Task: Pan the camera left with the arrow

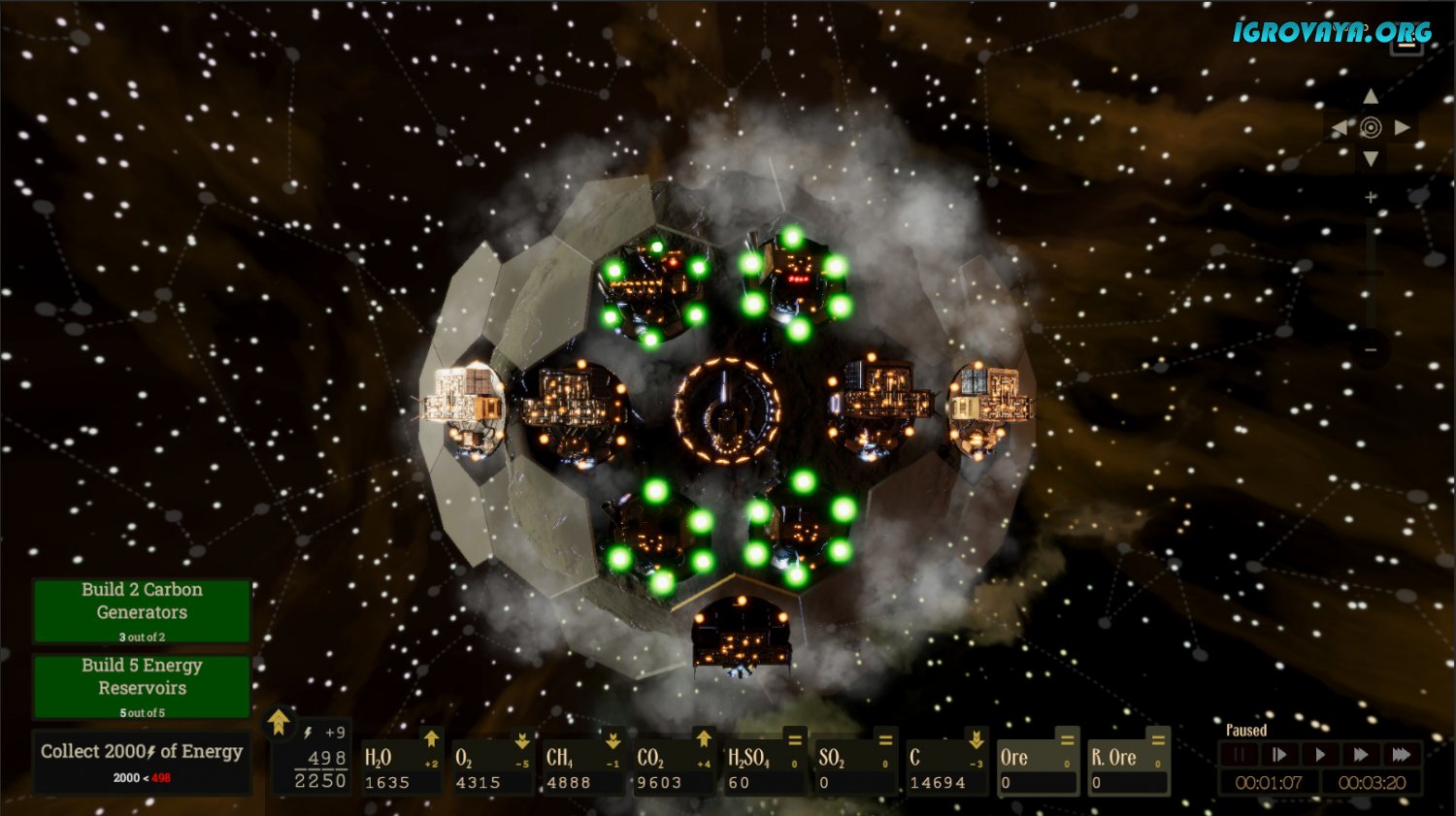Action: point(1340,127)
